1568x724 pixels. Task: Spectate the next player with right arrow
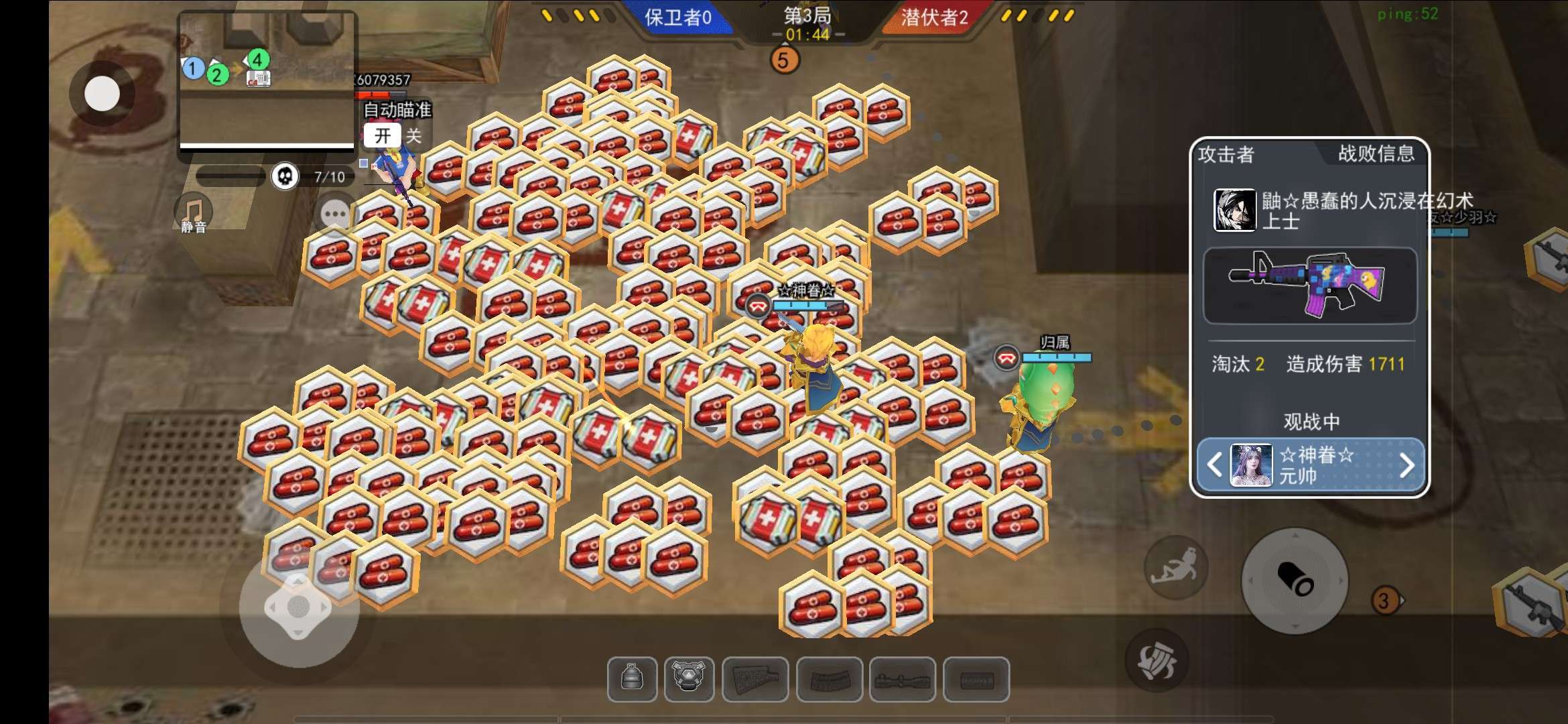(x=1407, y=465)
